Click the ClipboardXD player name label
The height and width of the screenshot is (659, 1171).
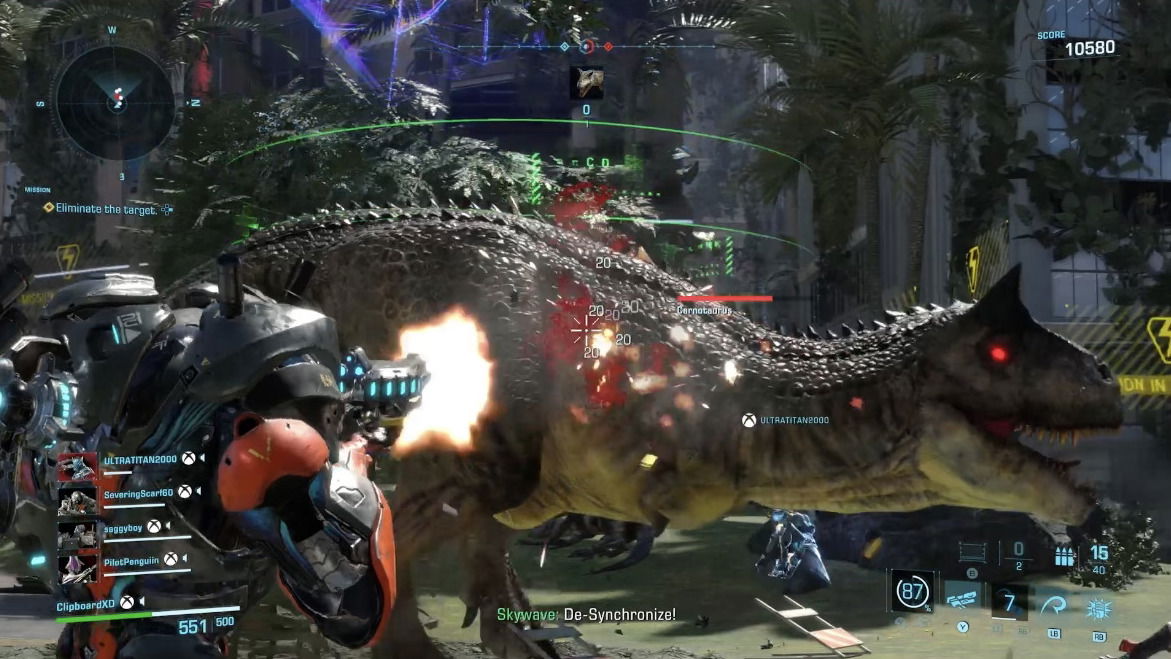click(86, 604)
